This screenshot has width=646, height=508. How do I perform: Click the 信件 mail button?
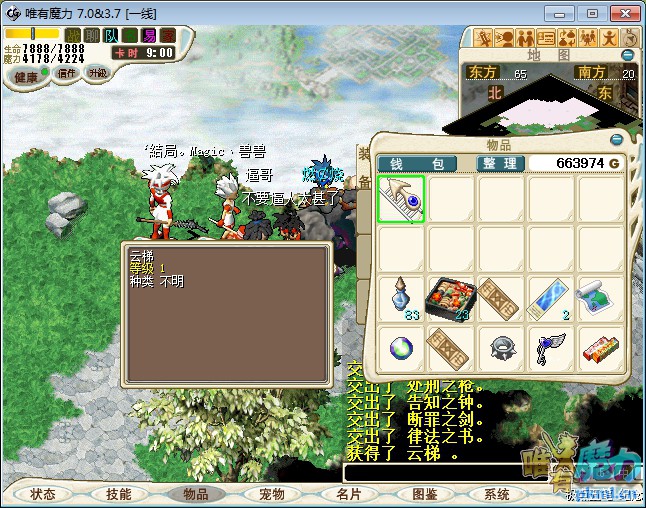(x=67, y=74)
